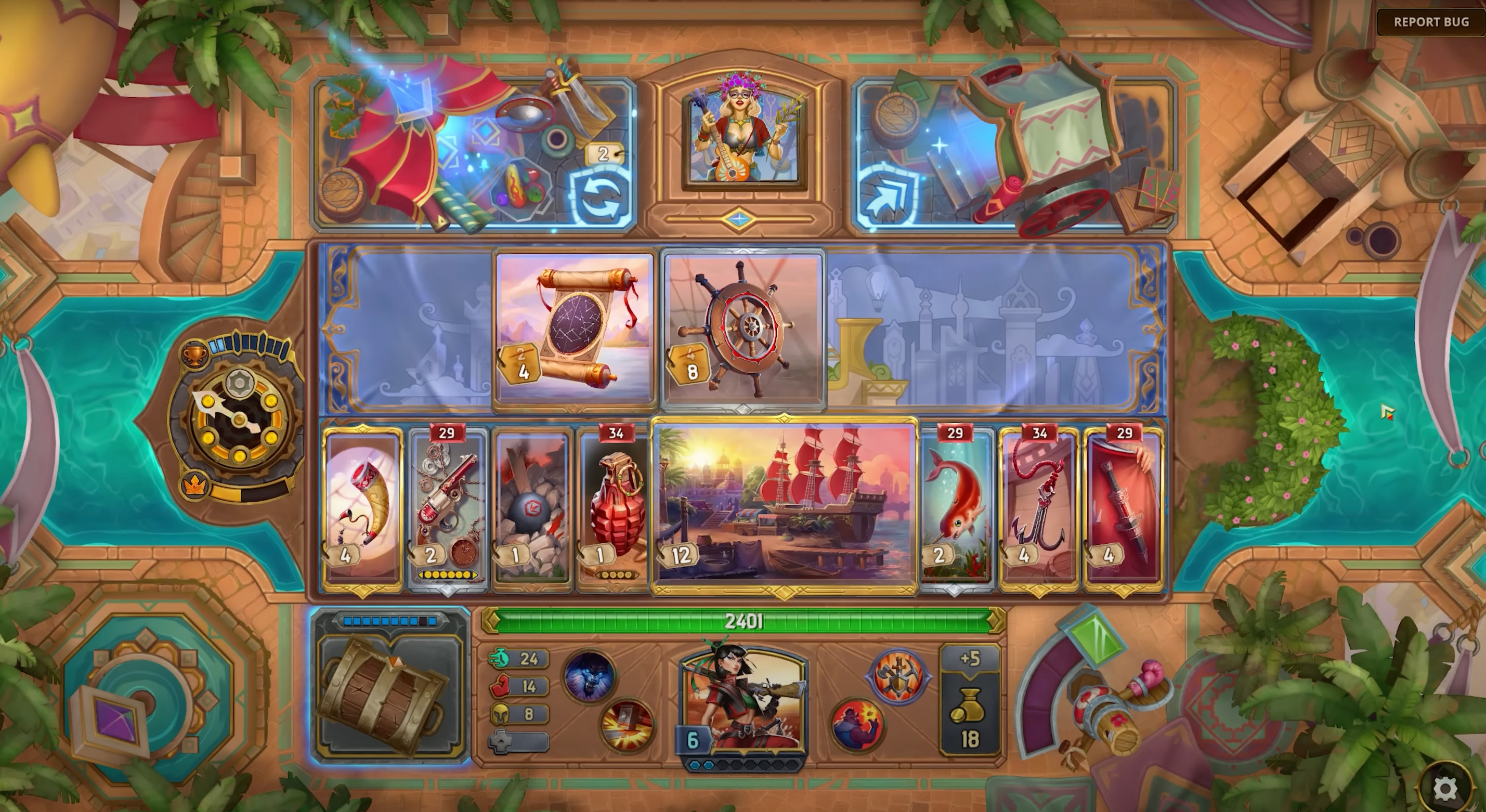Buy the ship's wheel for 8 gold
The height and width of the screenshot is (812, 1486).
click(x=743, y=329)
